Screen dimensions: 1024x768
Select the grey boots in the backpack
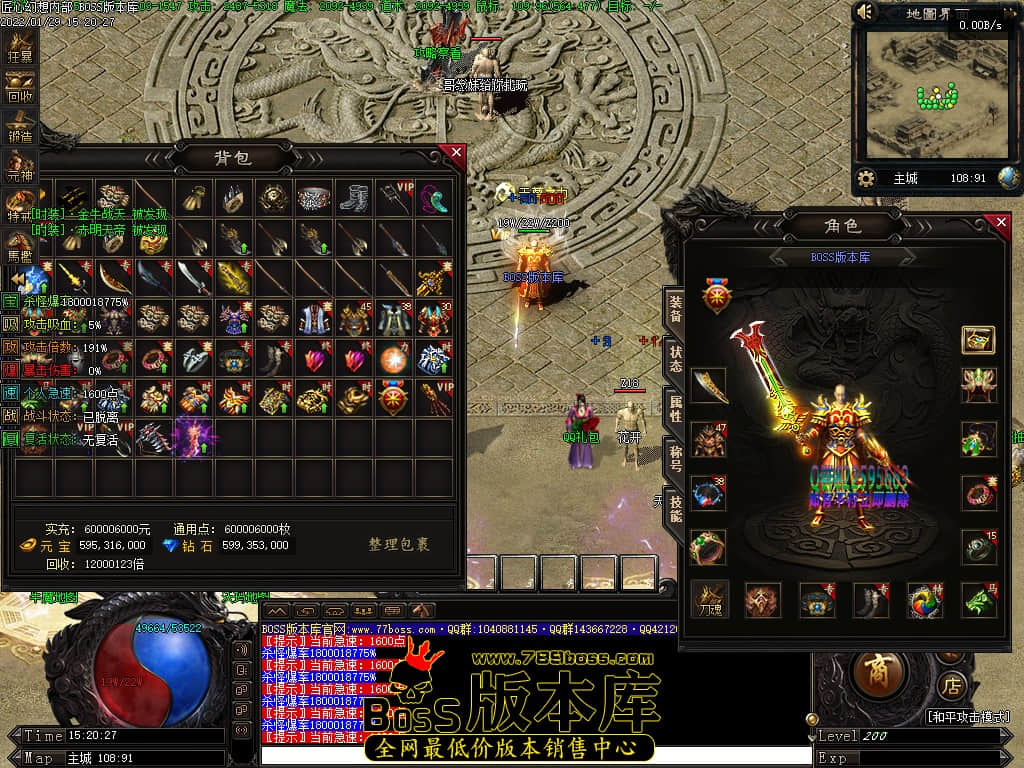354,198
